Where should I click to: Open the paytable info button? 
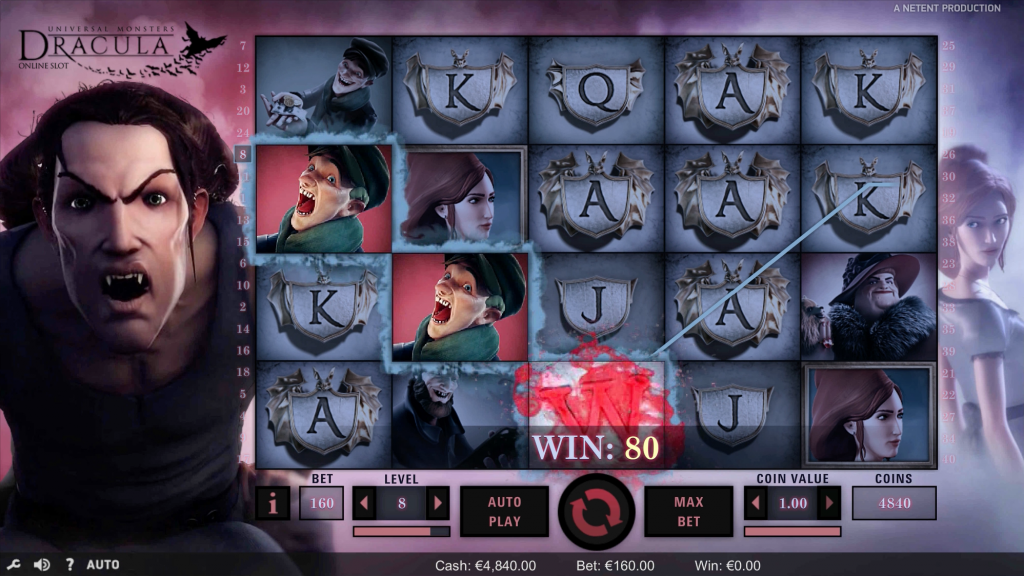point(273,503)
